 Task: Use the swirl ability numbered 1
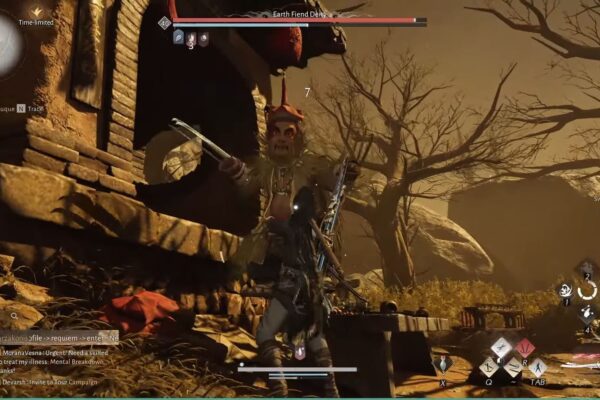point(566,290)
